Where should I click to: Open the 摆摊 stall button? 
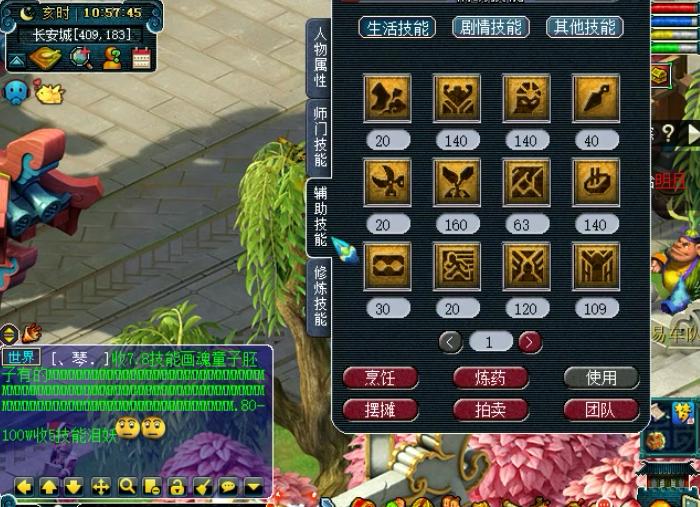click(380, 409)
